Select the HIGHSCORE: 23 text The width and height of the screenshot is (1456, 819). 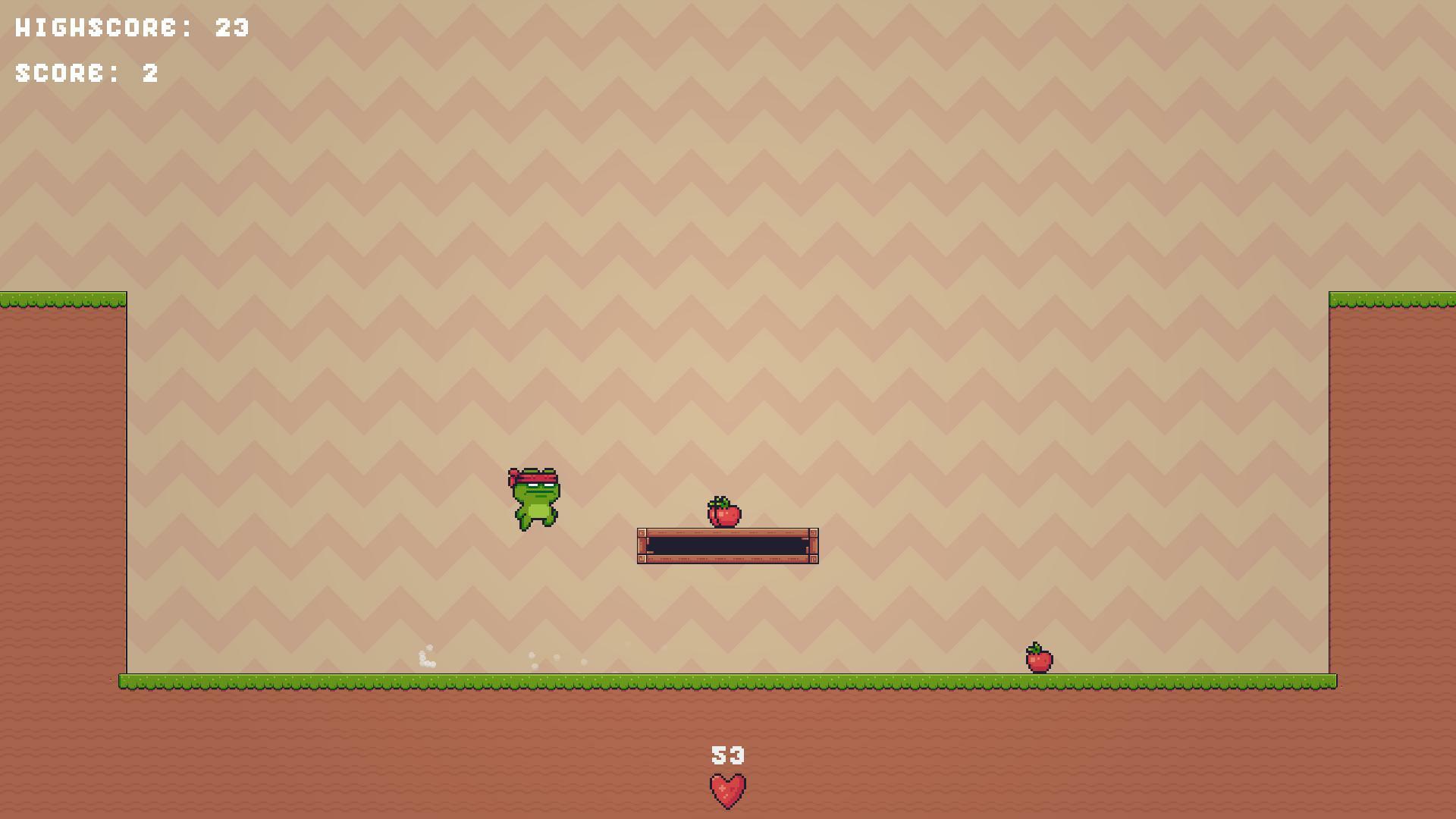pos(130,29)
